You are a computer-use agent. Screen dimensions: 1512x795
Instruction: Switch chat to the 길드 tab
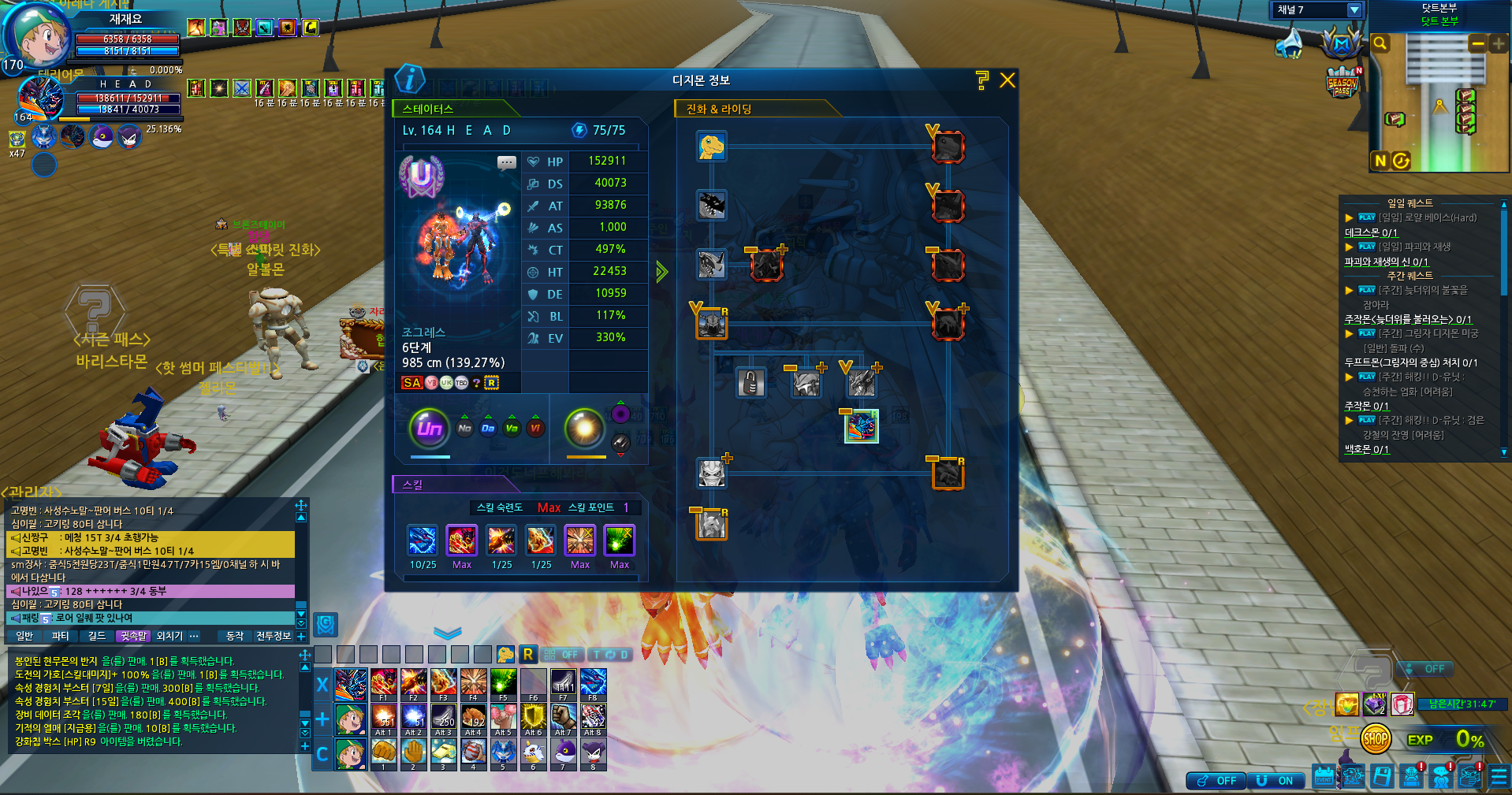[x=97, y=636]
